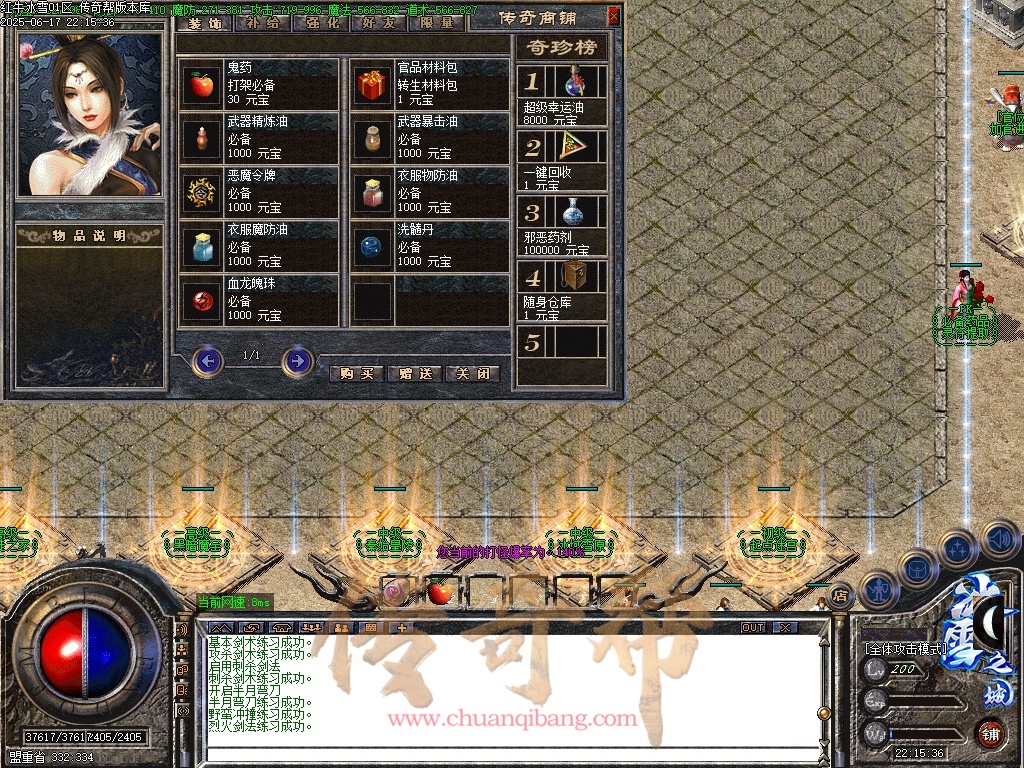Choose the 官品材料包 gift box item

[x=373, y=85]
